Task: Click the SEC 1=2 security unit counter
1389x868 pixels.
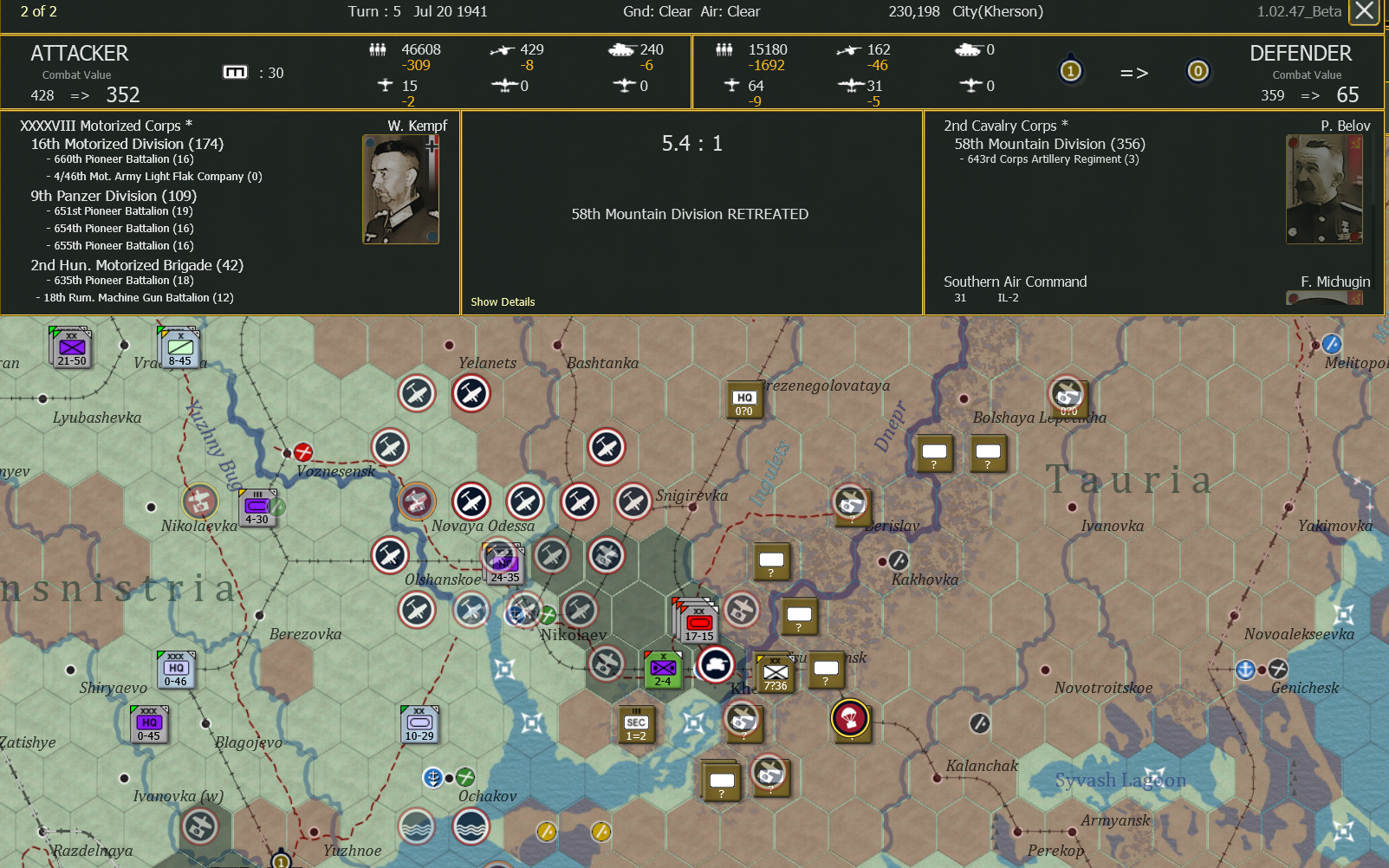Action: tap(637, 724)
